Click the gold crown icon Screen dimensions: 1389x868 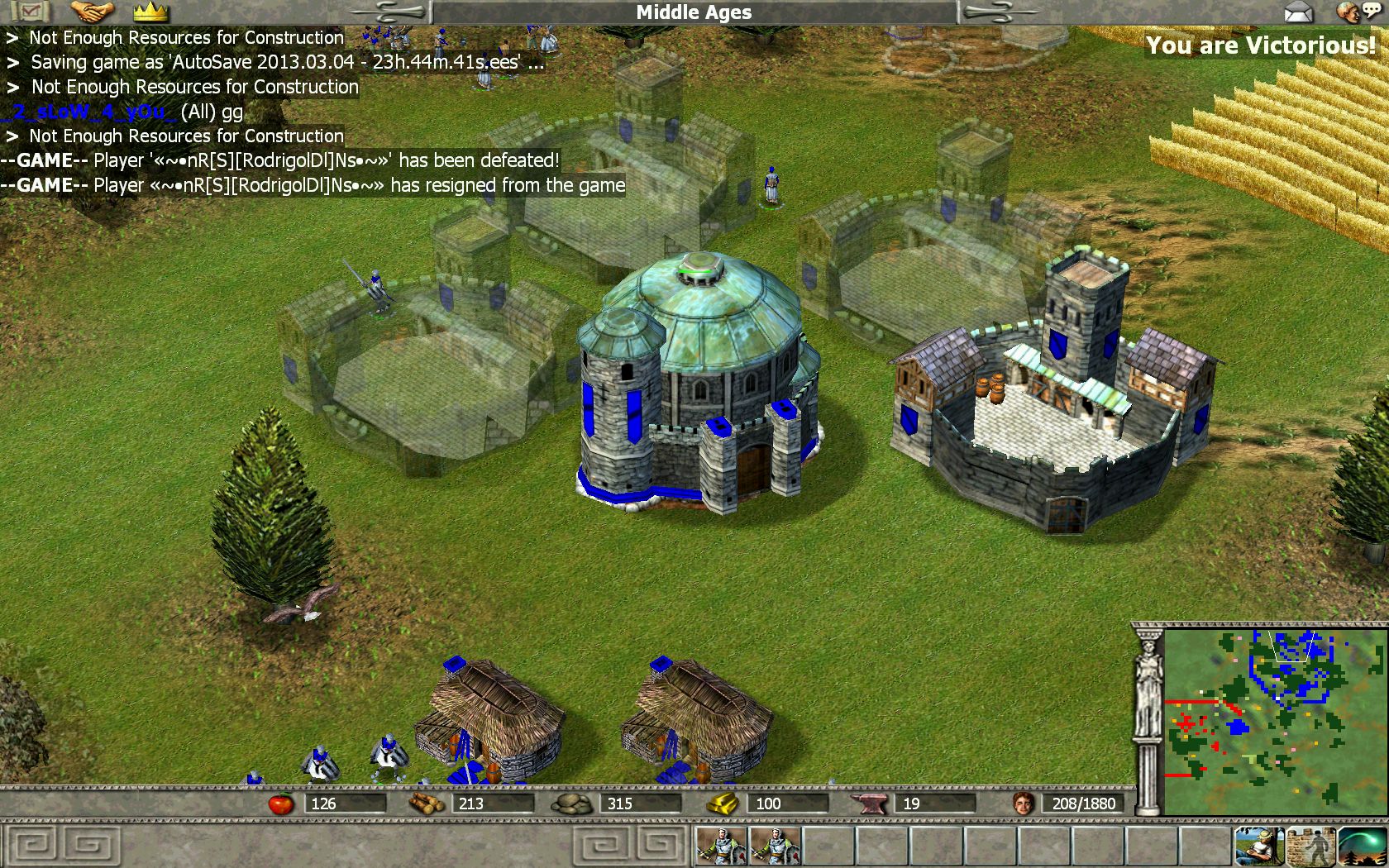coord(150,12)
